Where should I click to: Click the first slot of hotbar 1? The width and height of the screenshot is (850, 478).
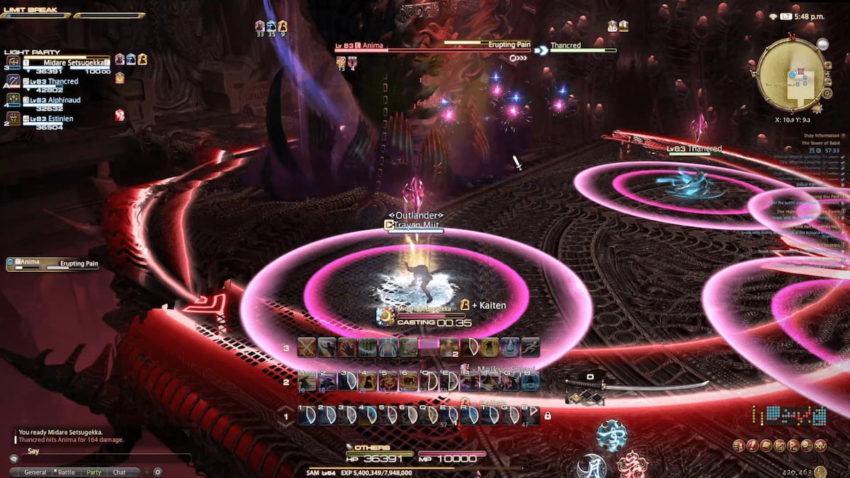[306, 414]
